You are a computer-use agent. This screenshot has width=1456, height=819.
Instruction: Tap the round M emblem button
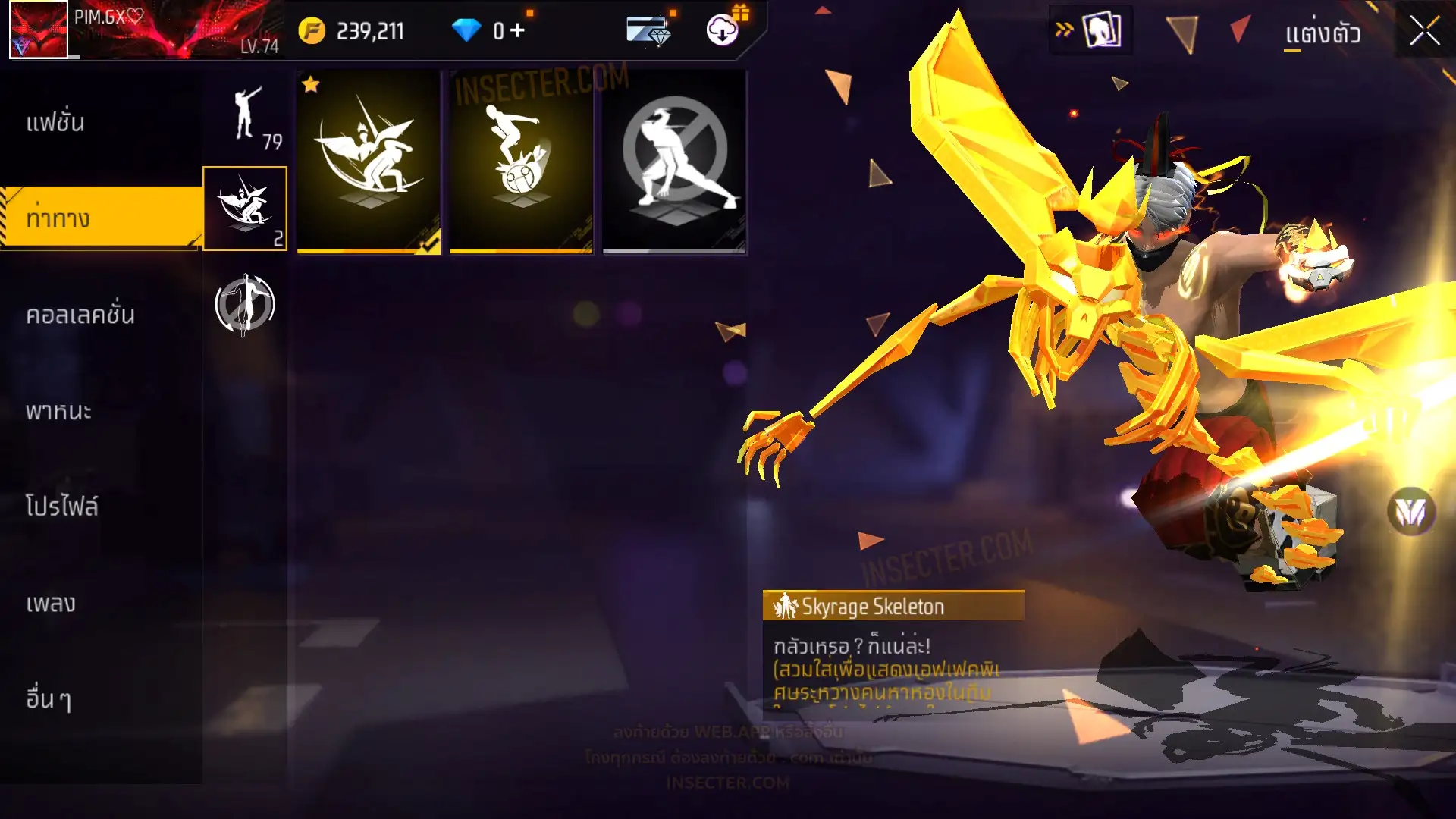(1410, 513)
